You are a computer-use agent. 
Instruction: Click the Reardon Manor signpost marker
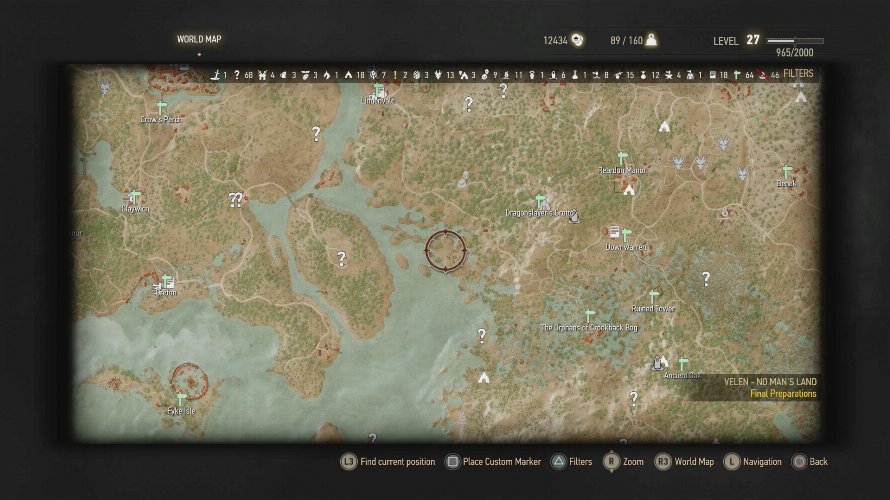(622, 159)
